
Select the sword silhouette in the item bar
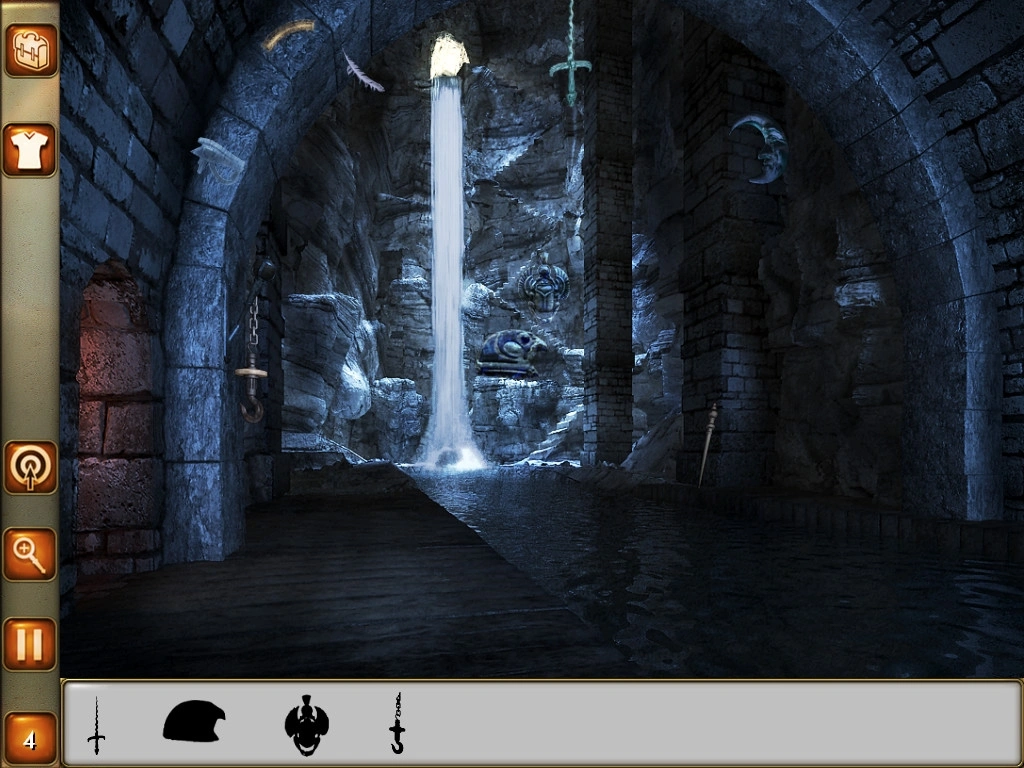tap(96, 725)
